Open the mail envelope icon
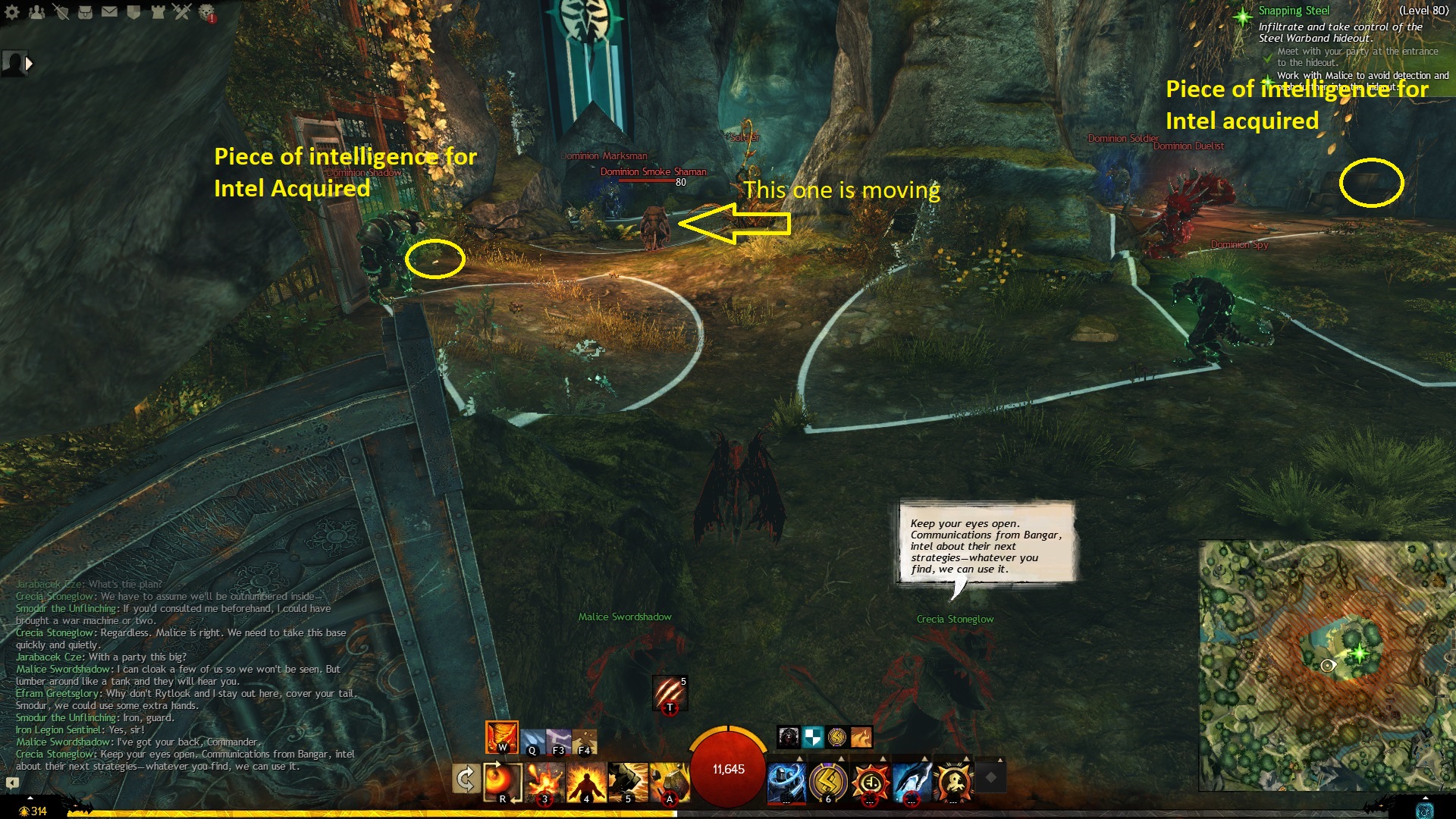The image size is (1456, 819). pos(109,12)
